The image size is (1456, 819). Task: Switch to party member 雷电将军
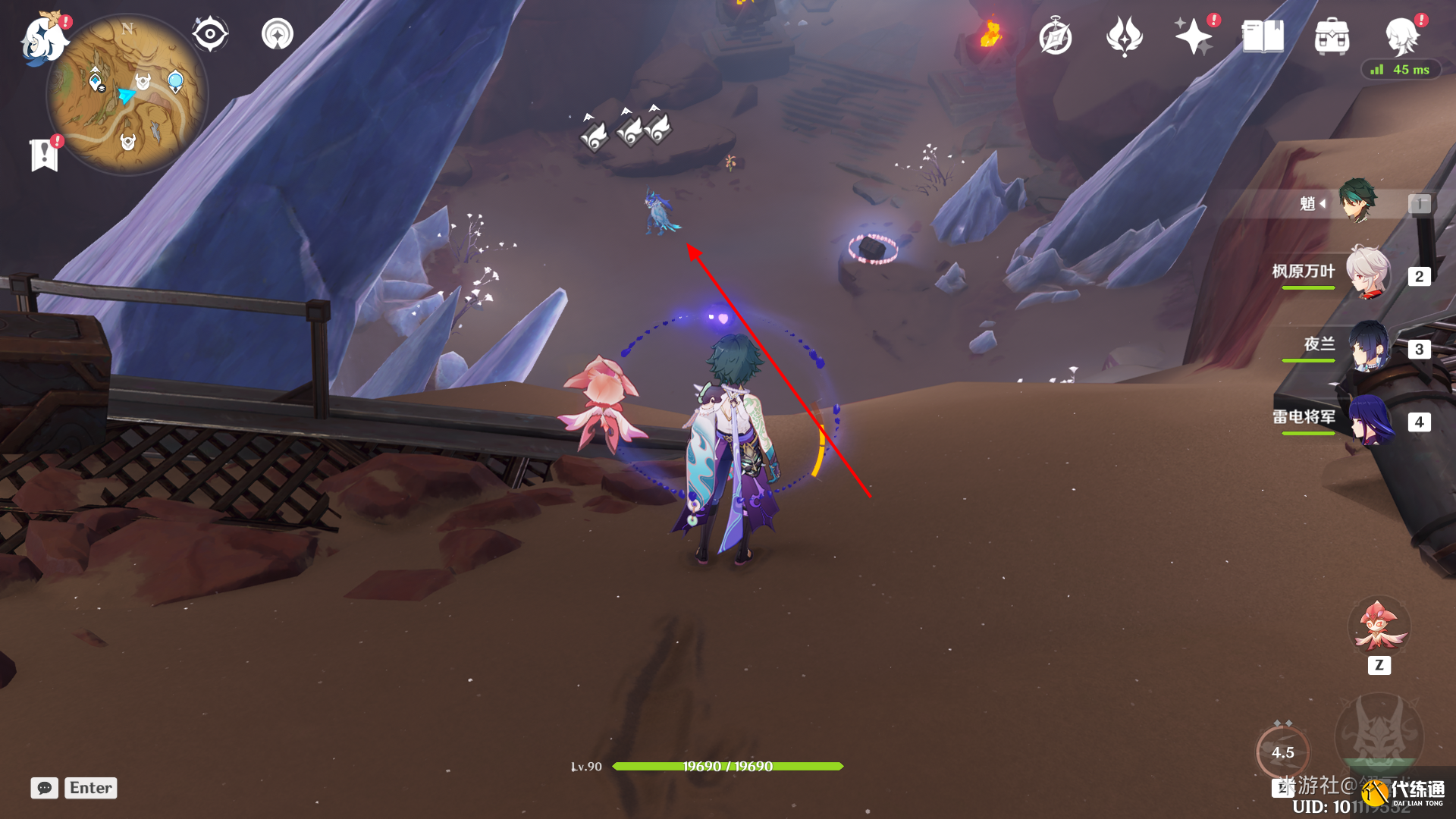click(1367, 419)
